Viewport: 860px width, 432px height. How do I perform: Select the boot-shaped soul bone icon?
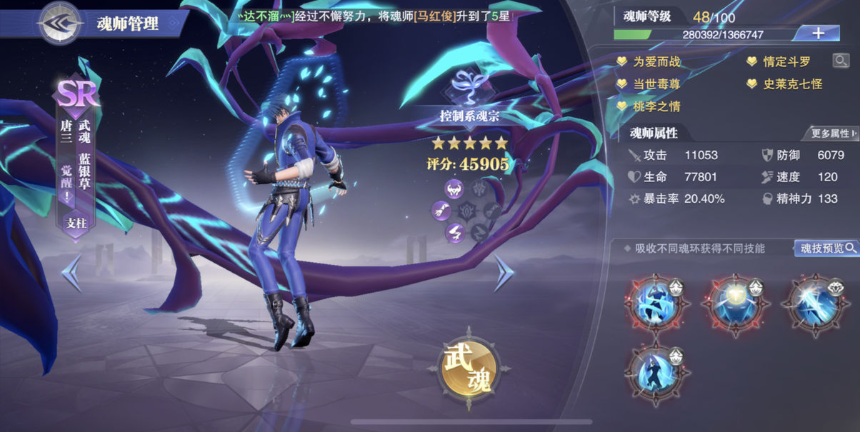pyautogui.click(x=454, y=233)
